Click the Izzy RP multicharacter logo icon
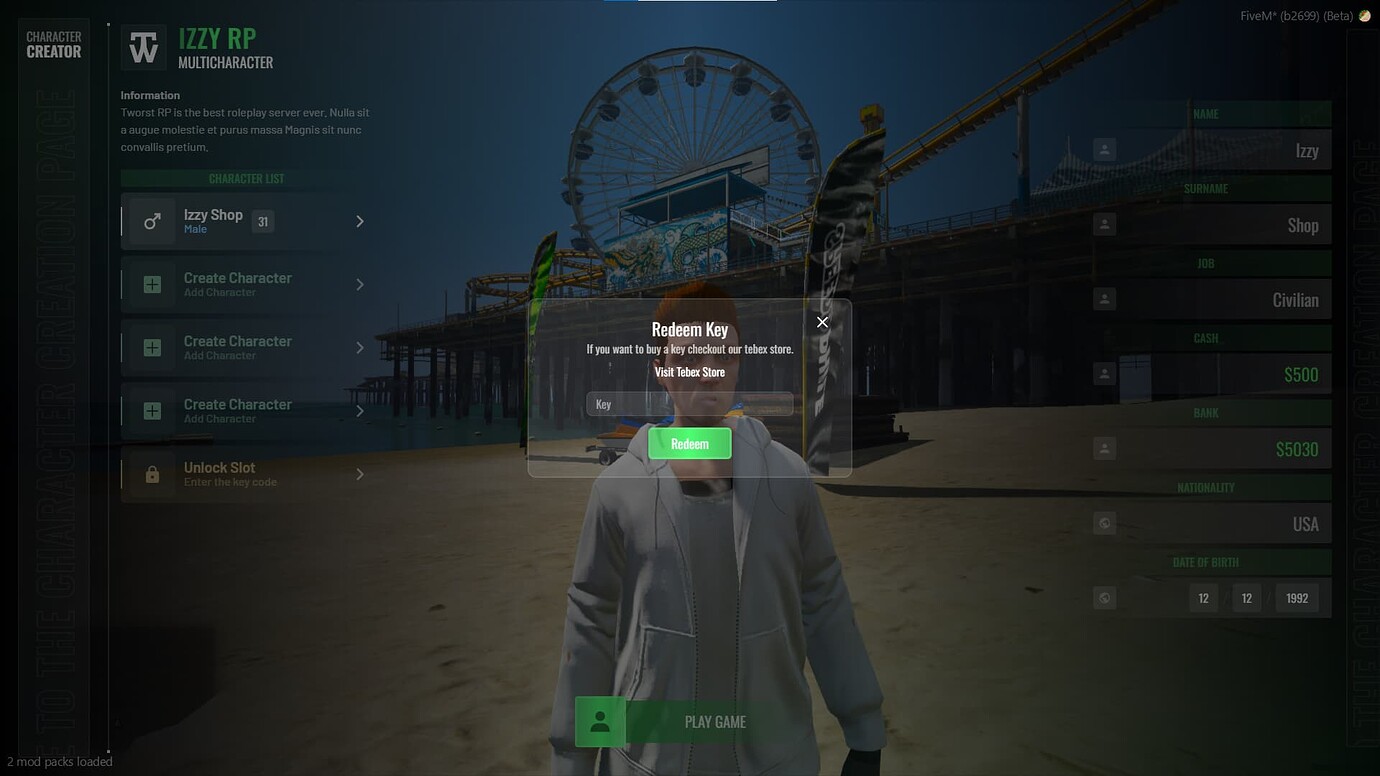 pyautogui.click(x=143, y=45)
